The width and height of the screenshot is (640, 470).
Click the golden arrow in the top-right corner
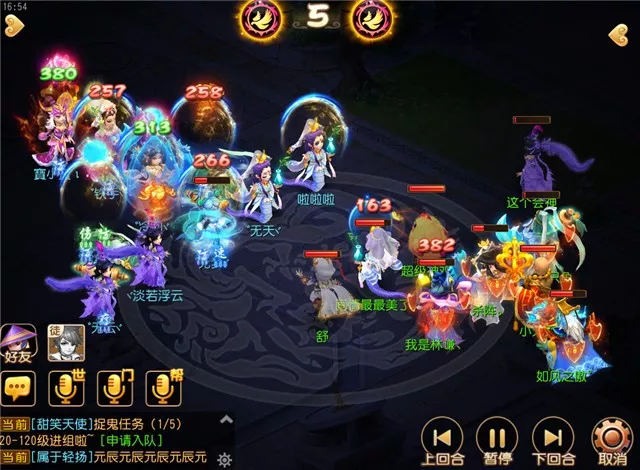point(617,36)
